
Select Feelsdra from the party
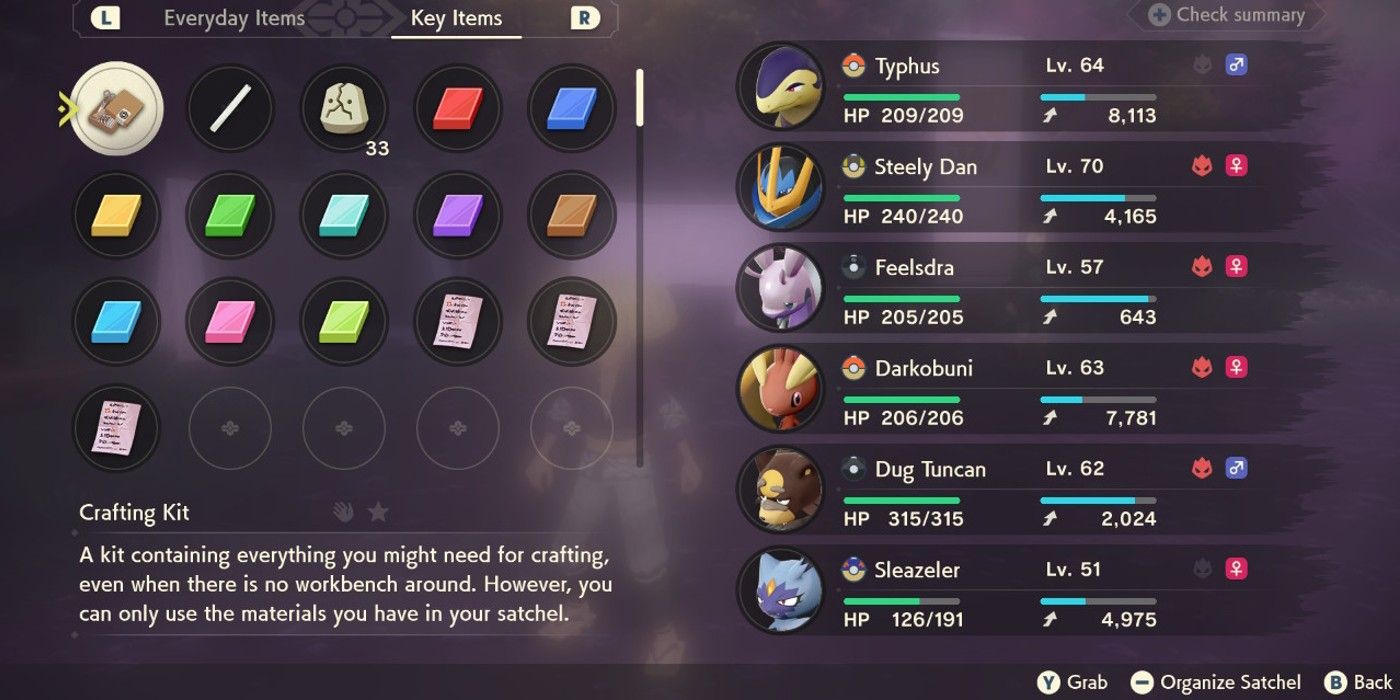point(1000,290)
